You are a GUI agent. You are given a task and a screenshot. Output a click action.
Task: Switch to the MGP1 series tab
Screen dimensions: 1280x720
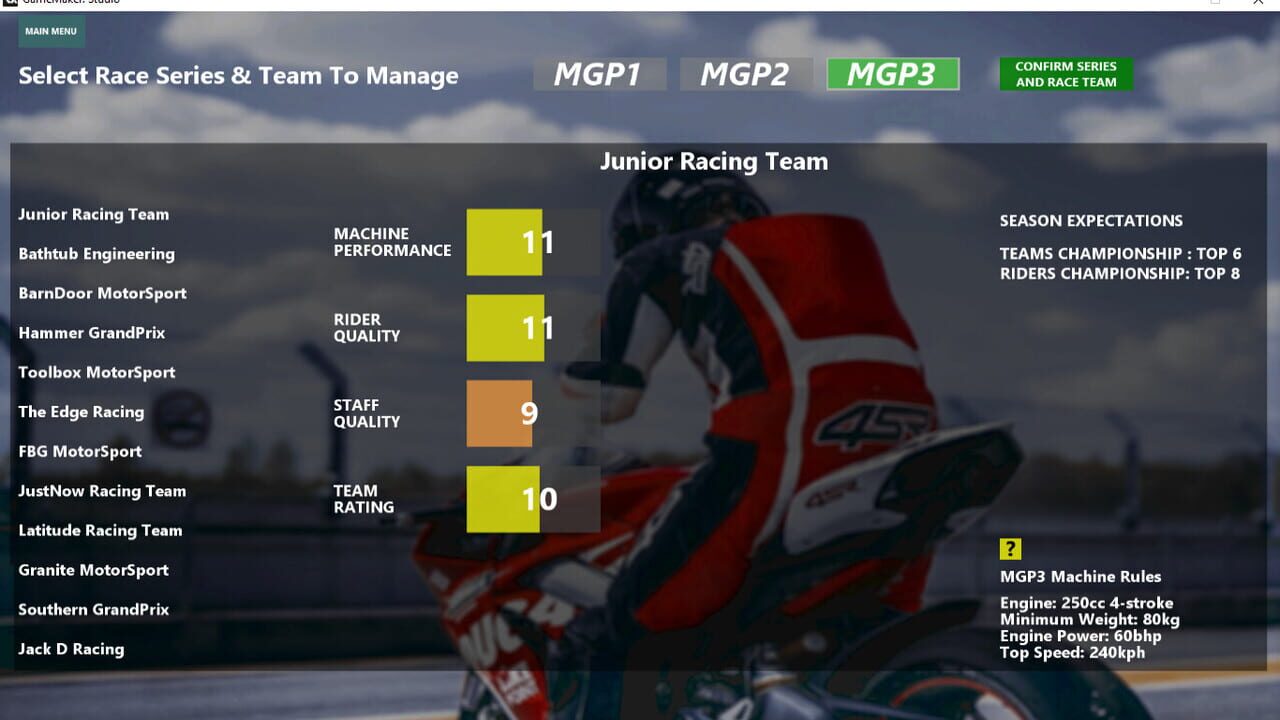[599, 72]
